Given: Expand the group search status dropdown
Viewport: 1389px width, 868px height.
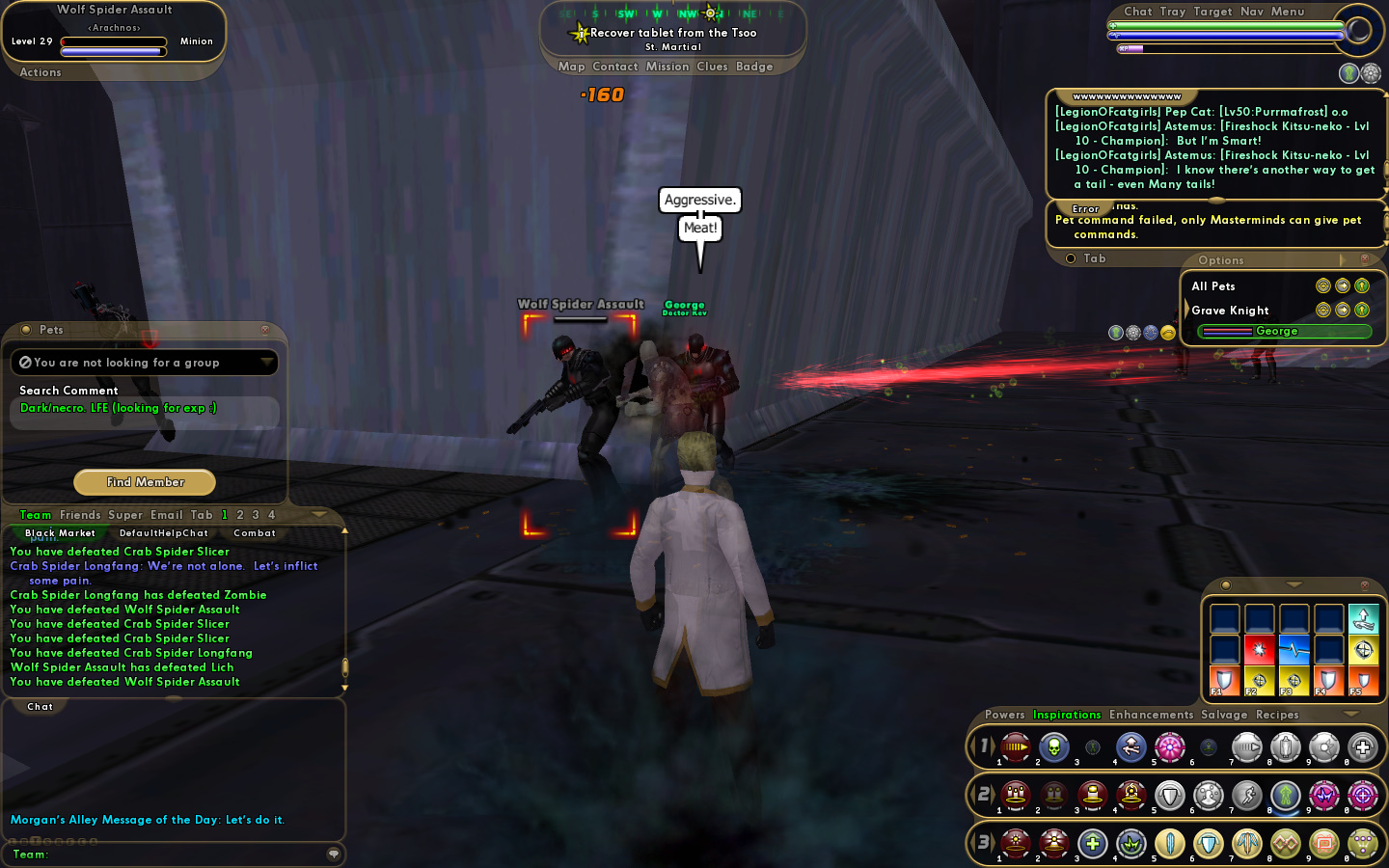Looking at the screenshot, I should tap(266, 362).
